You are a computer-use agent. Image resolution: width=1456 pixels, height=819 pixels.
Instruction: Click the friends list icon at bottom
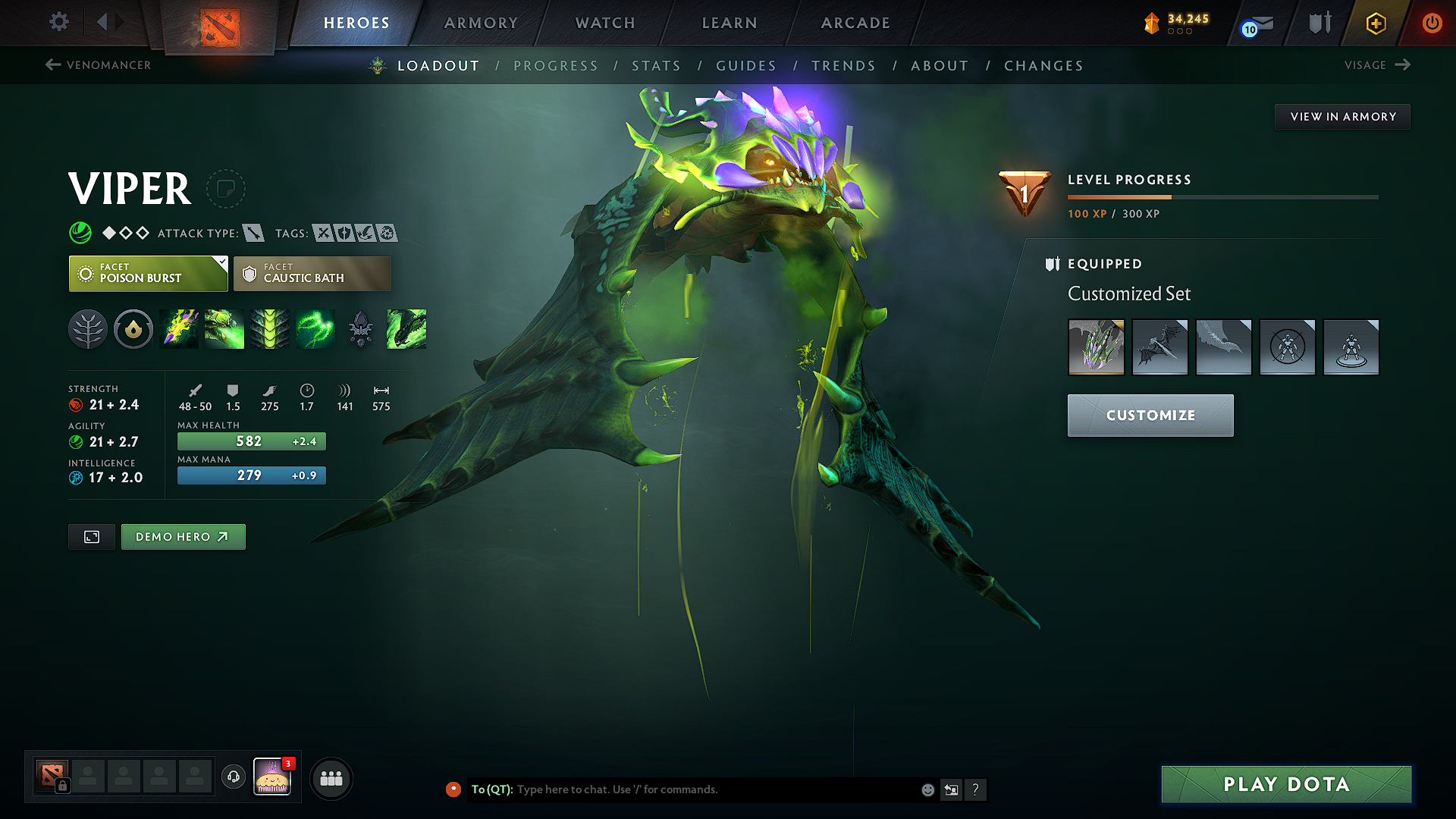click(x=331, y=778)
